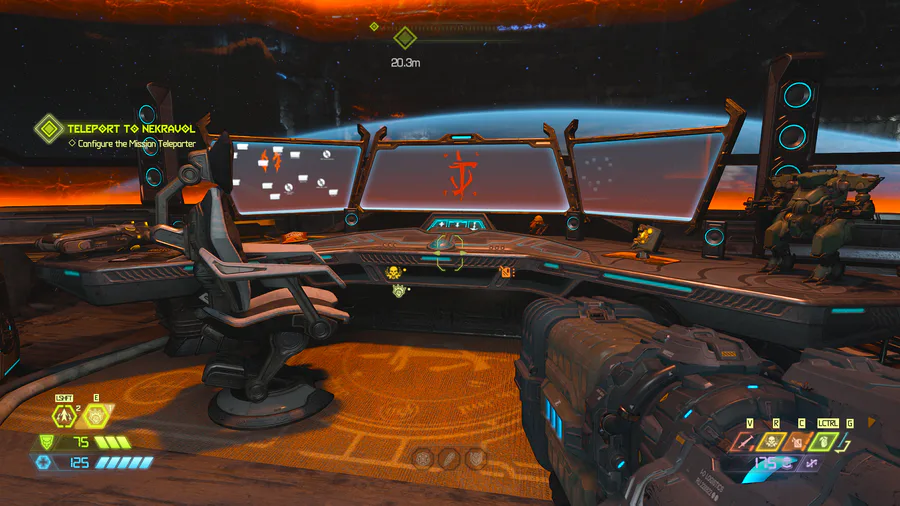
Task: Click the orange chainsaw fuel icon
Action: click(798, 440)
